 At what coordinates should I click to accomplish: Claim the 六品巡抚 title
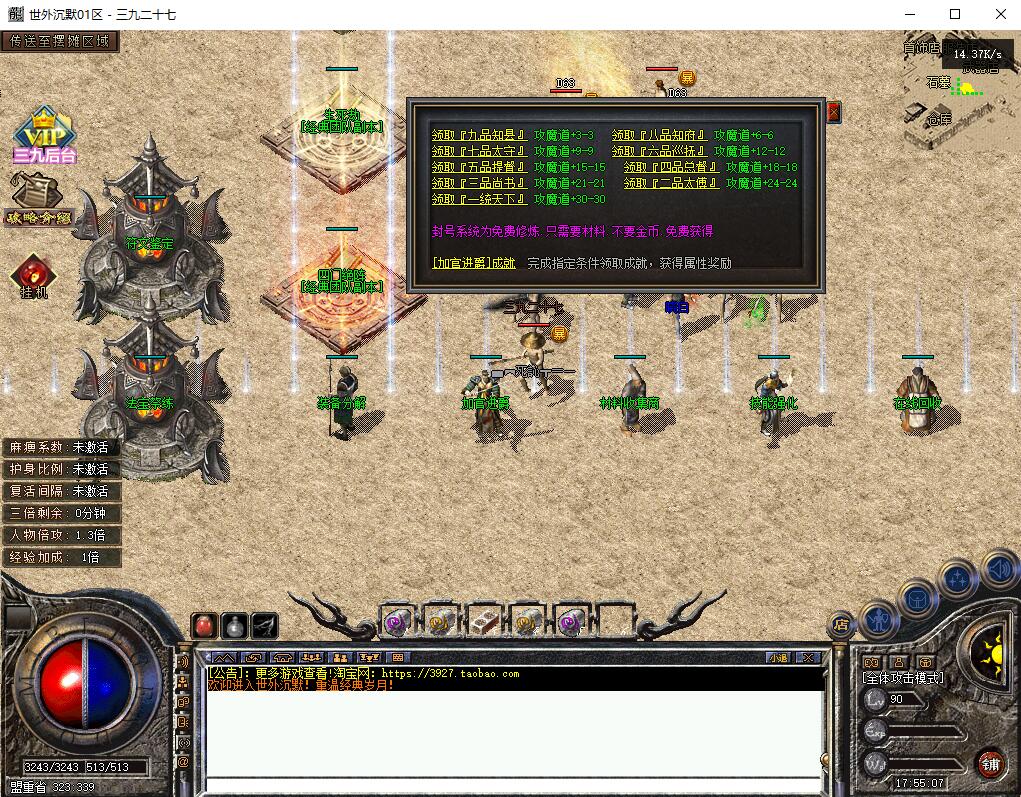tap(659, 152)
